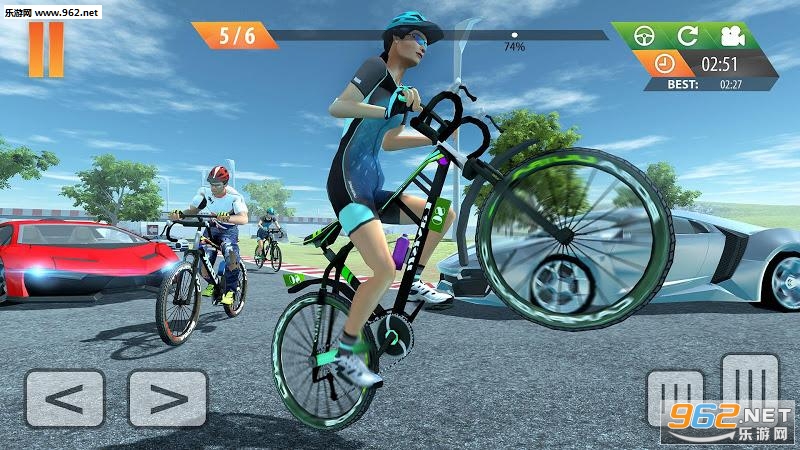
Task: Steer right with the right arrow button
Action: click(x=167, y=398)
